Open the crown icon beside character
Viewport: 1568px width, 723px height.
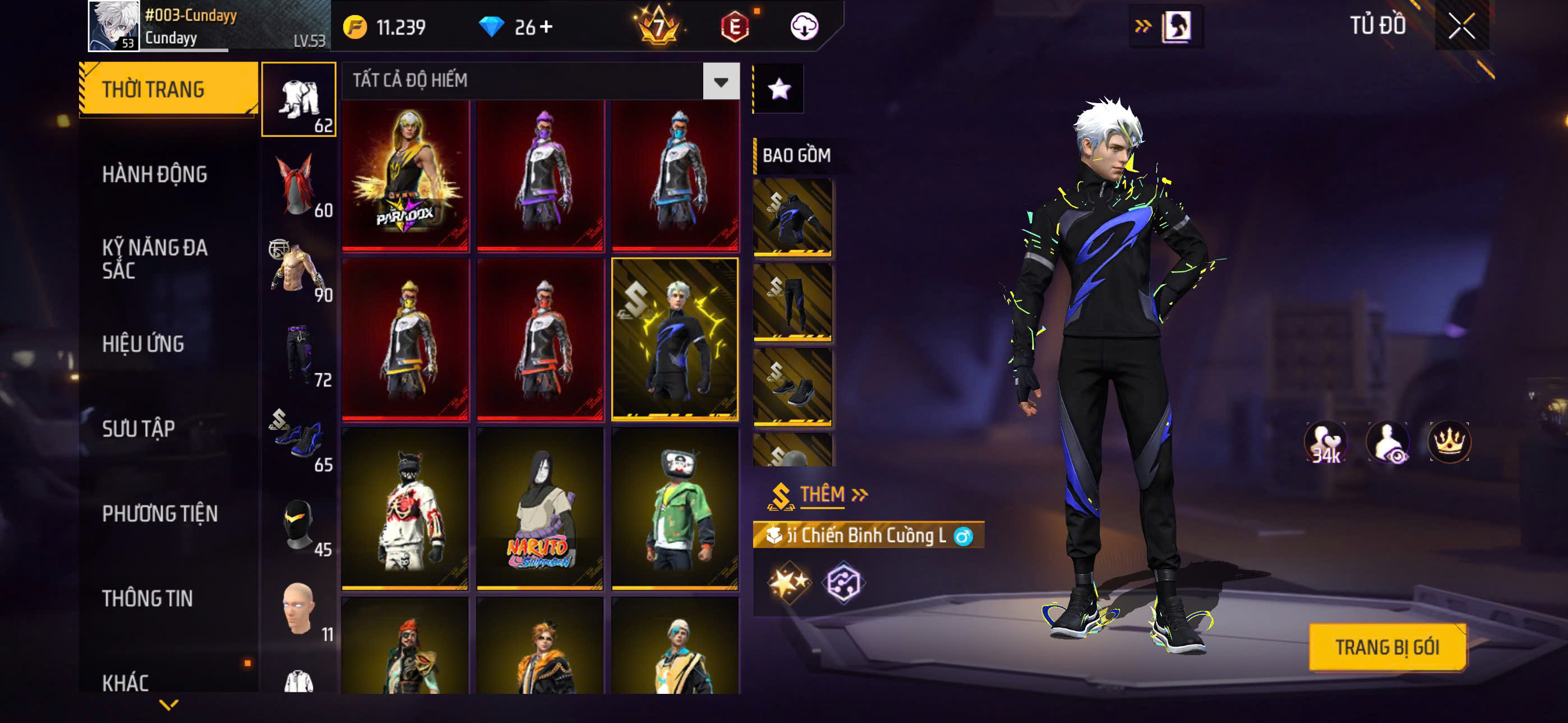pos(1449,441)
